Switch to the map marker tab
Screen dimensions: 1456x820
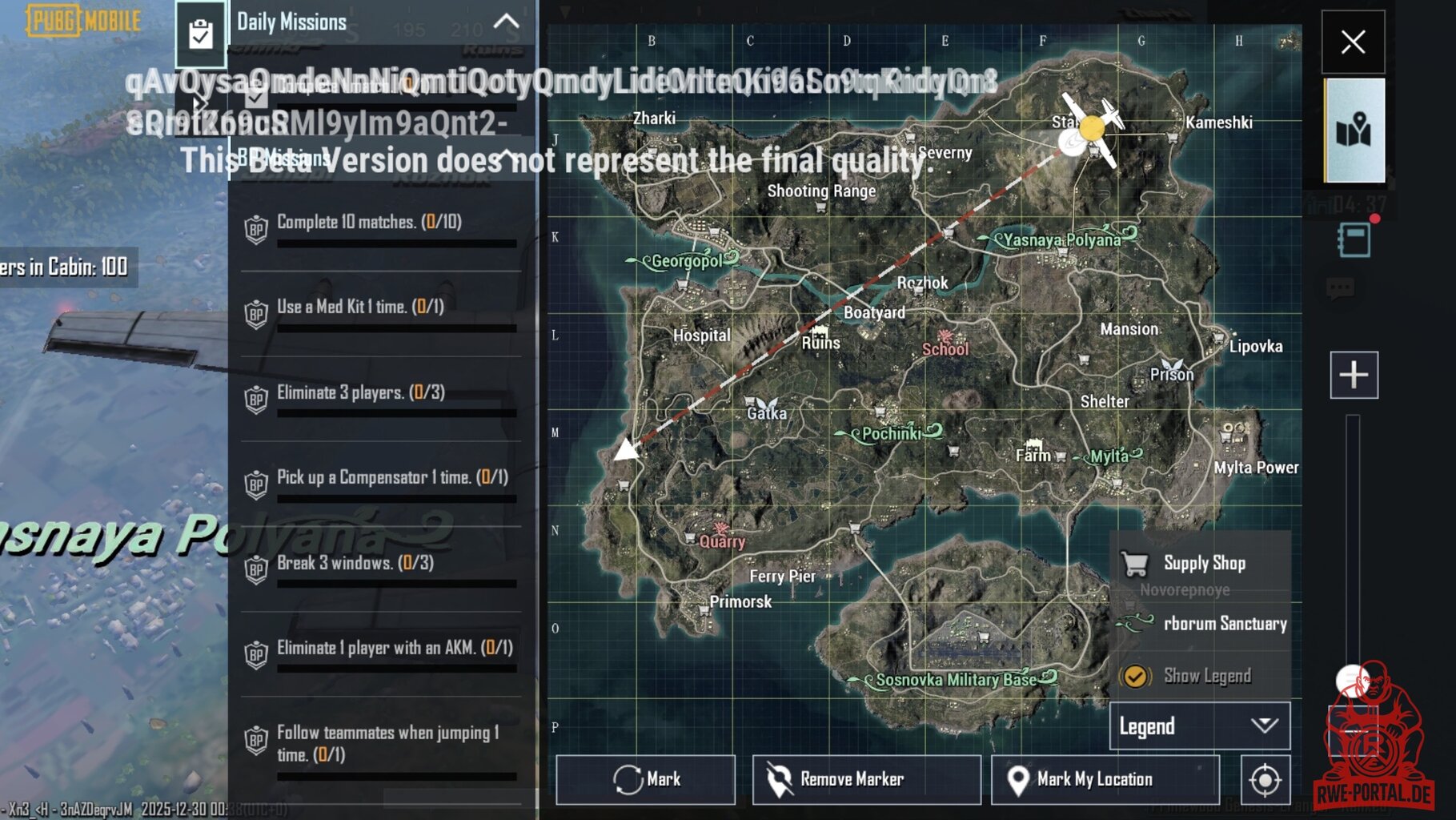1354,130
